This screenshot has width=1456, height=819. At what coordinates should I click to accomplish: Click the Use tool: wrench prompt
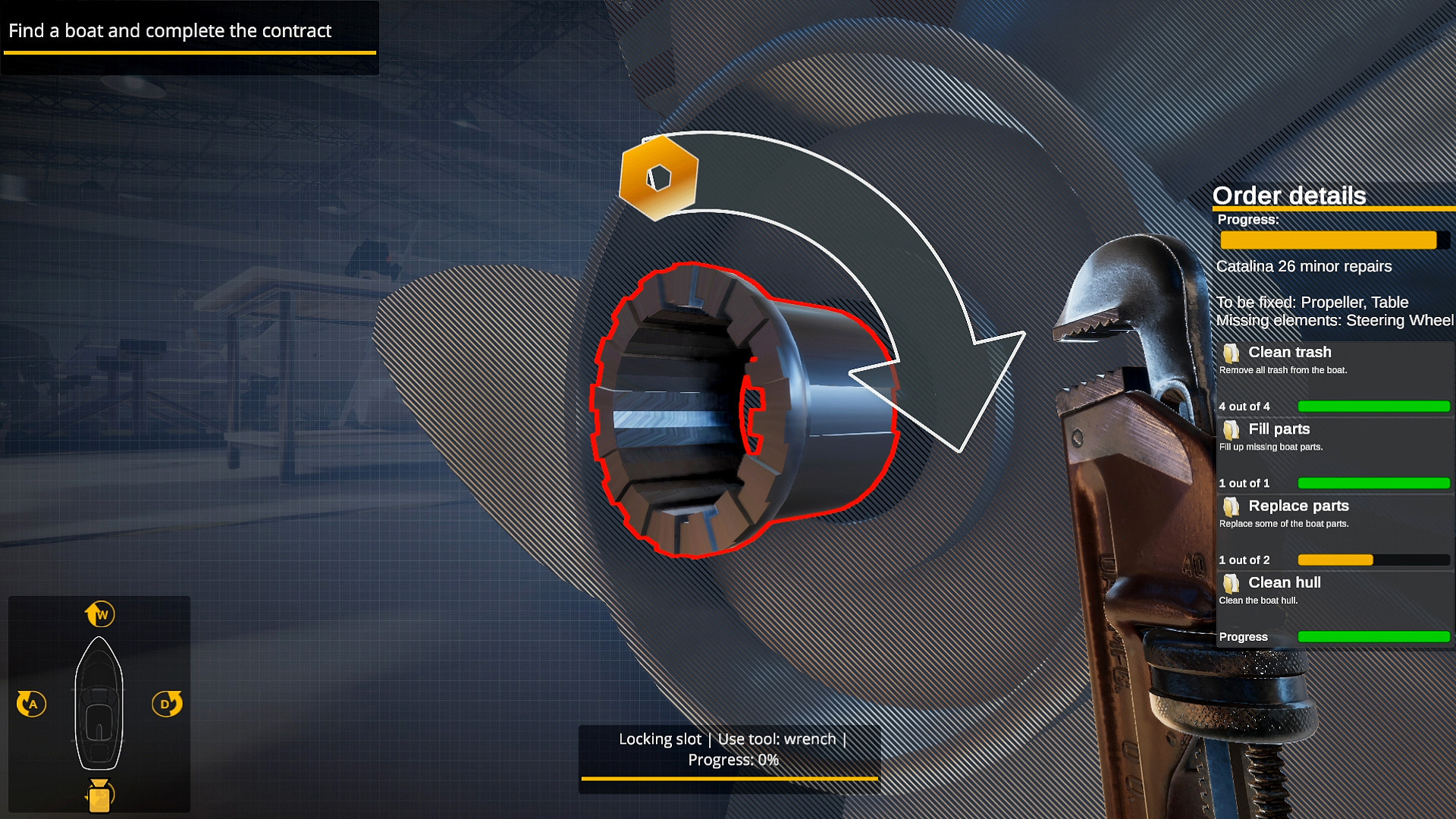[777, 738]
